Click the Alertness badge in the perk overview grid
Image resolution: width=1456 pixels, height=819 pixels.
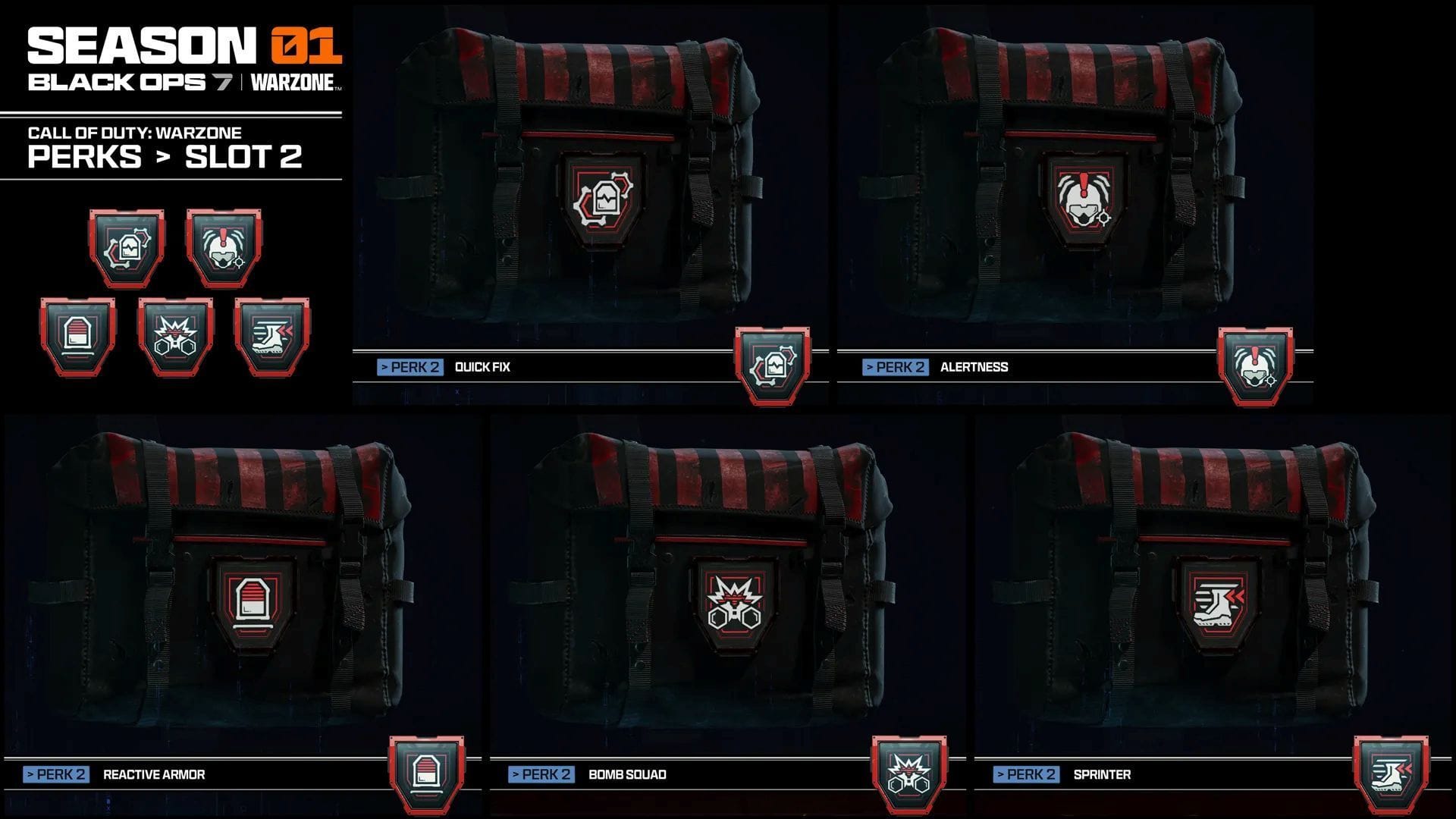click(225, 246)
